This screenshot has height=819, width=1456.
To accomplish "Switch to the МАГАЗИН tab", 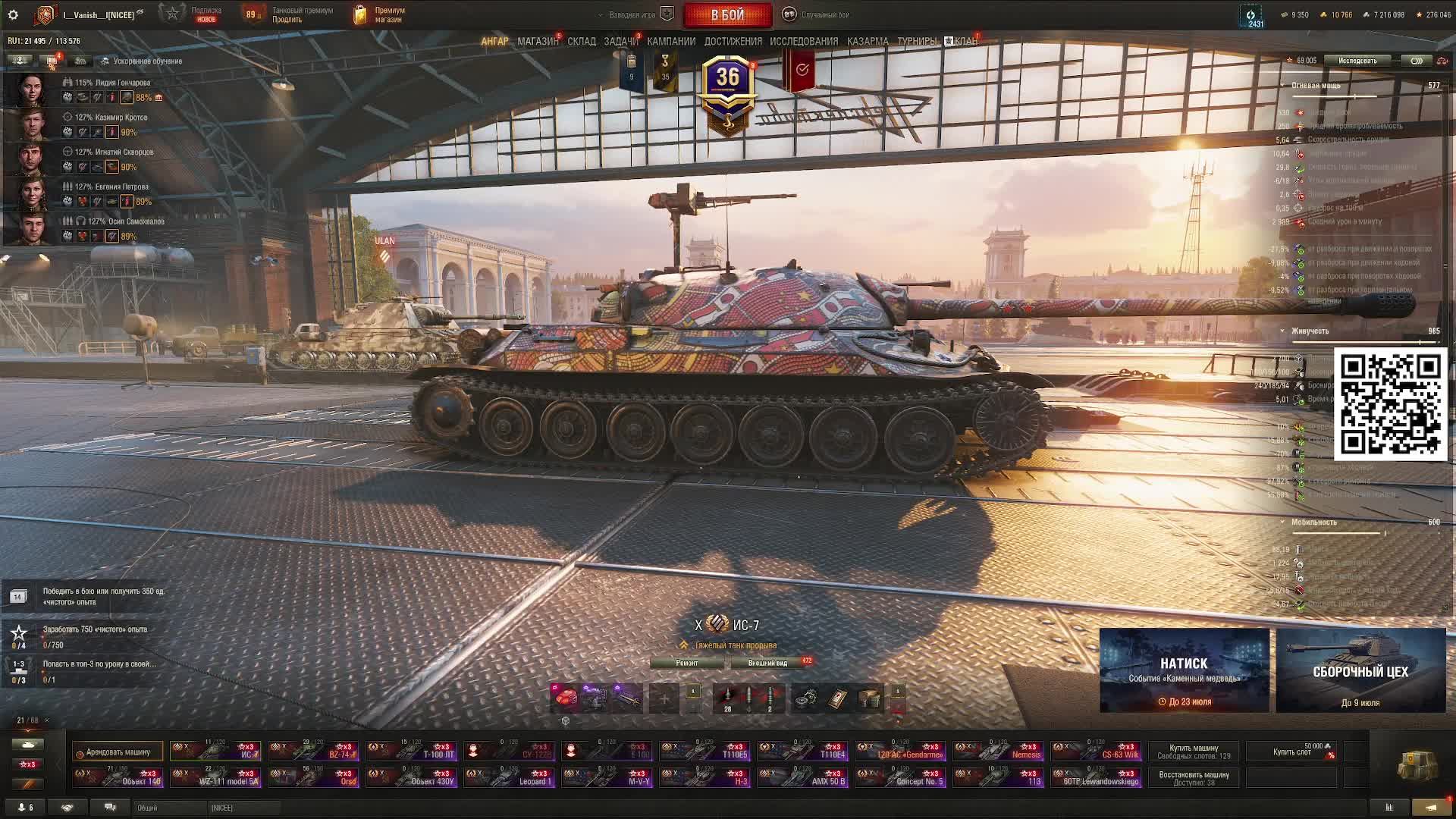I will (538, 42).
